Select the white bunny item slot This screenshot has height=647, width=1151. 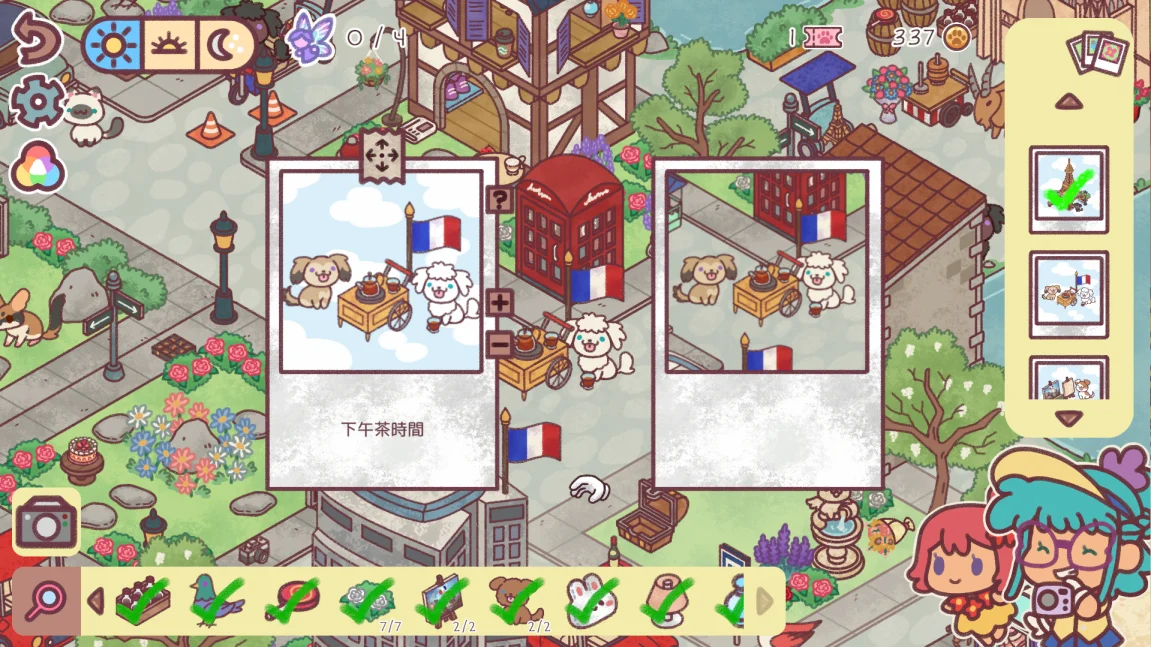pyautogui.click(x=591, y=600)
